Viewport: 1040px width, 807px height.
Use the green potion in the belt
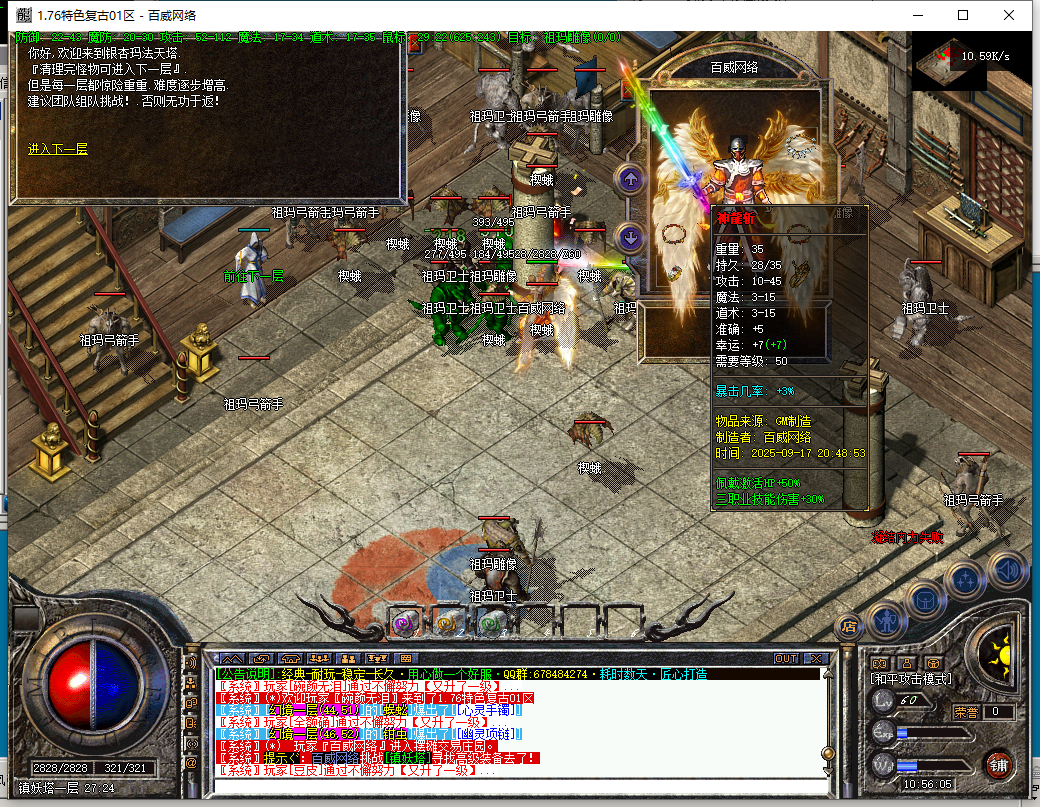pyautogui.click(x=490, y=623)
